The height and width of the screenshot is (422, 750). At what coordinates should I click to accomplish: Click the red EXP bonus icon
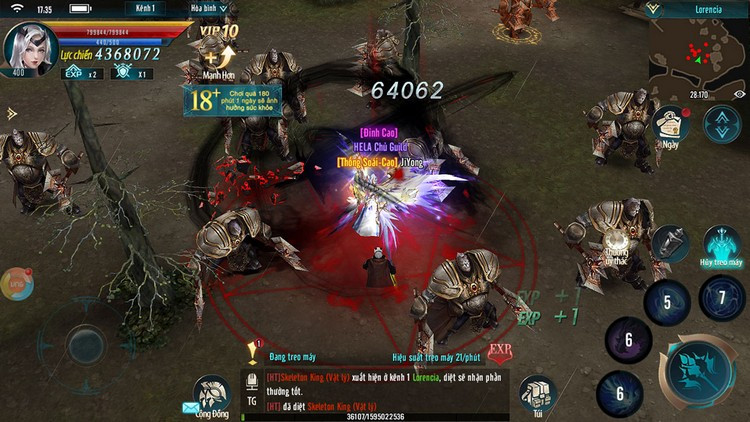500,351
